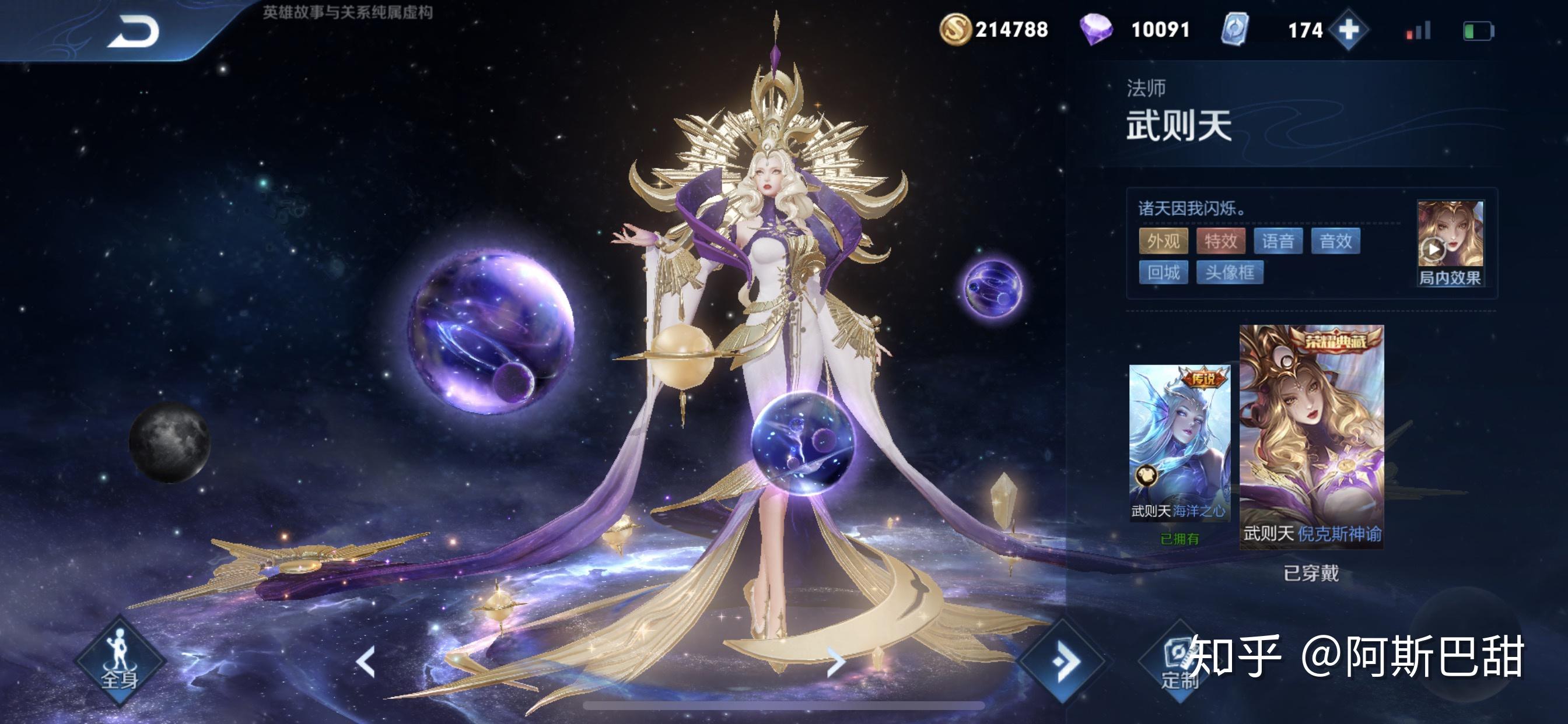
Task: Add more vouchers with the plus button
Action: coord(1348,29)
